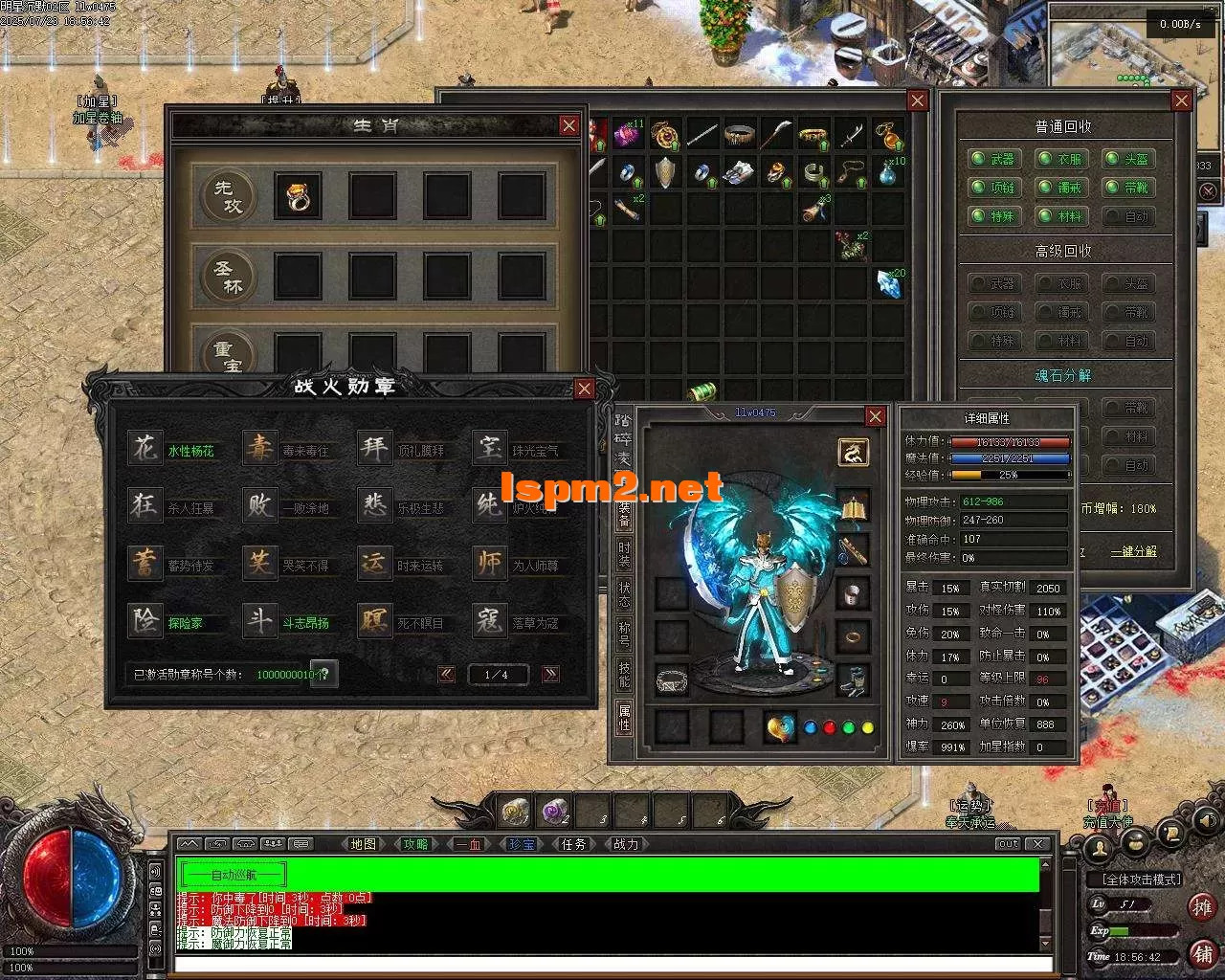The width and height of the screenshot is (1225, 980).
Task: Click the 一键分解 link
Action: click(x=1133, y=552)
